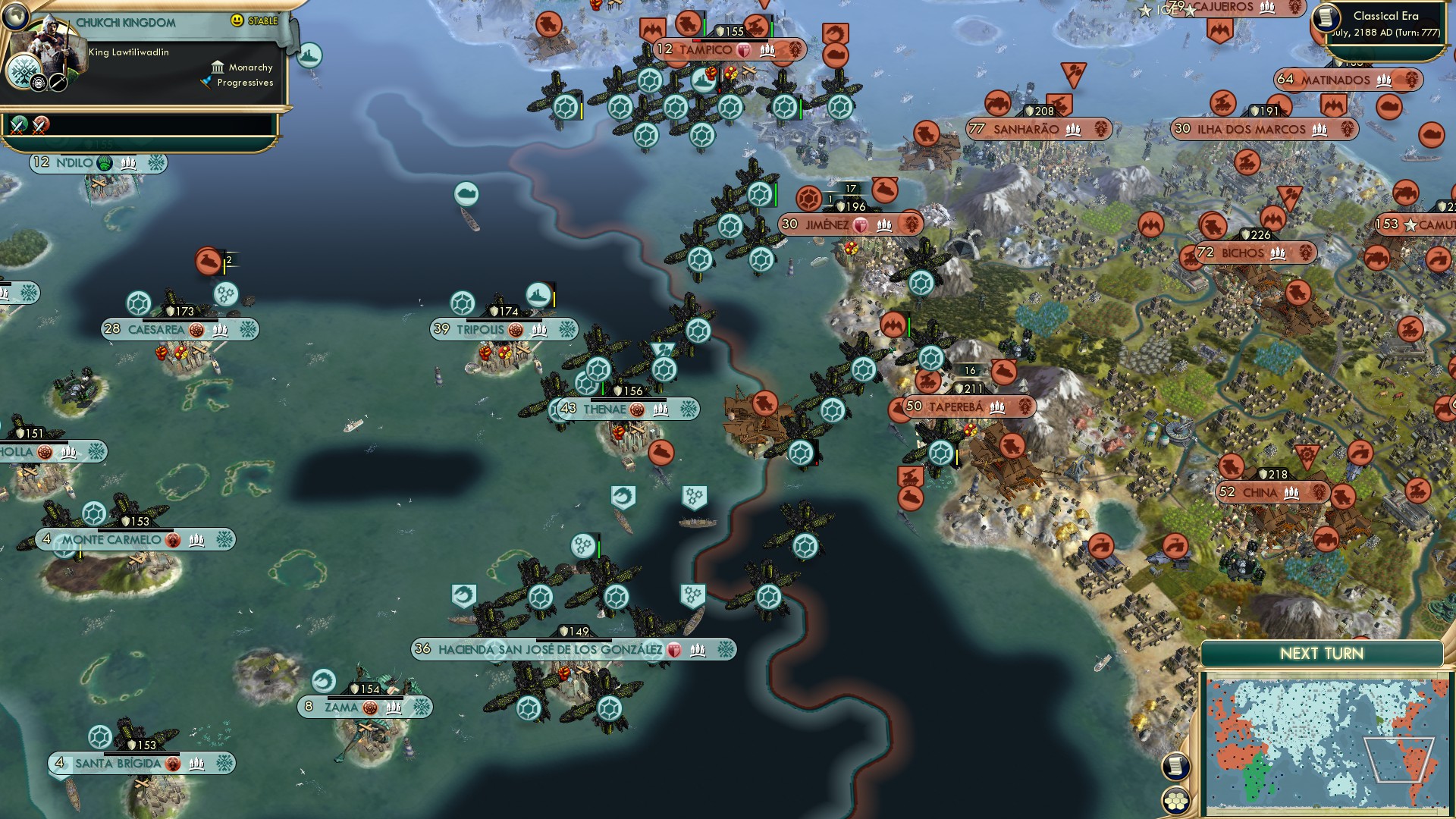Toggle the hex grid overlay icon
Viewport: 1456px width, 819px height.
coord(1175,801)
